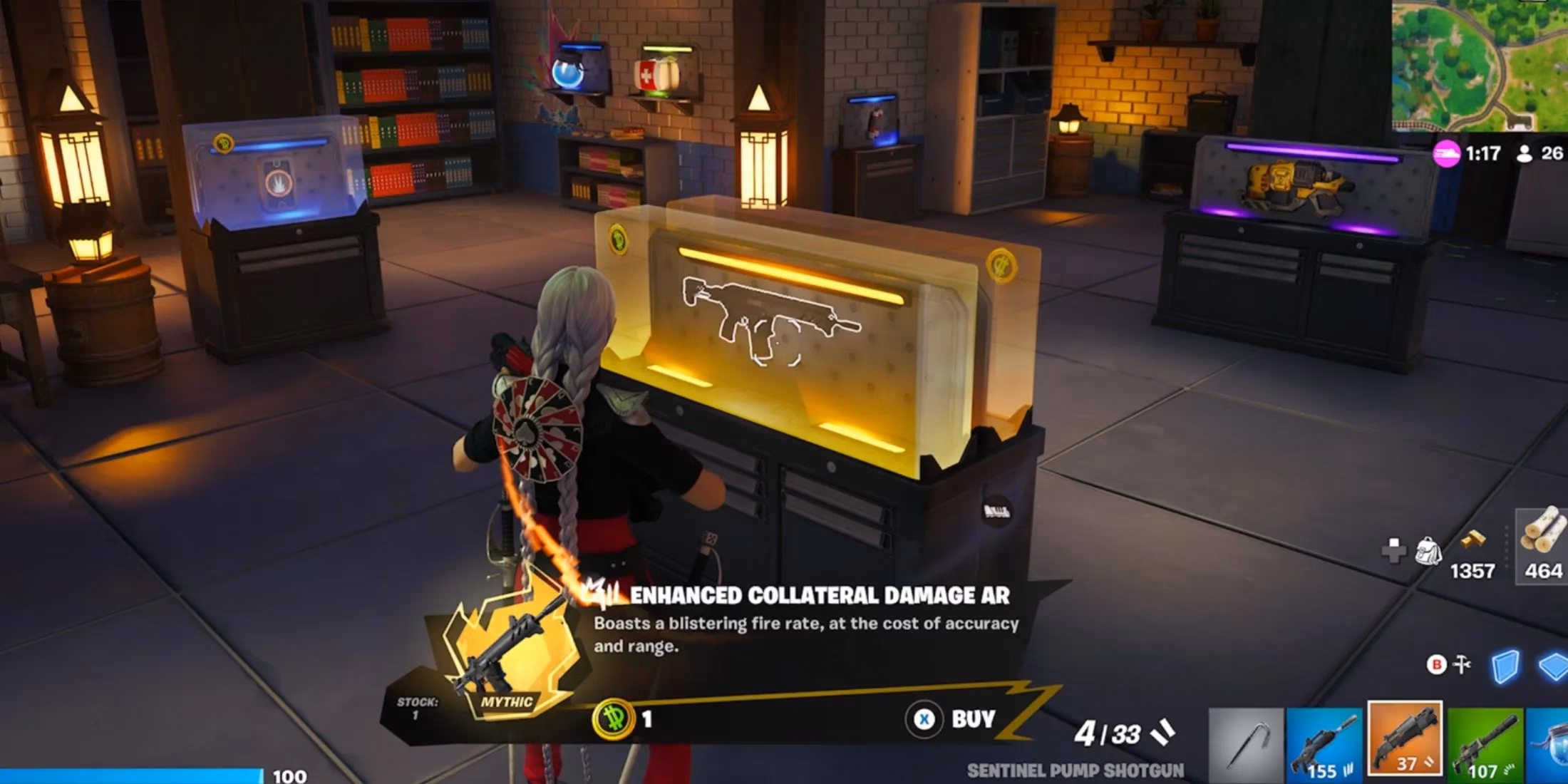Viewport: 1568px width, 784px height.
Task: Select the Sentinel Pump Shotgun slot
Action: tap(1405, 741)
